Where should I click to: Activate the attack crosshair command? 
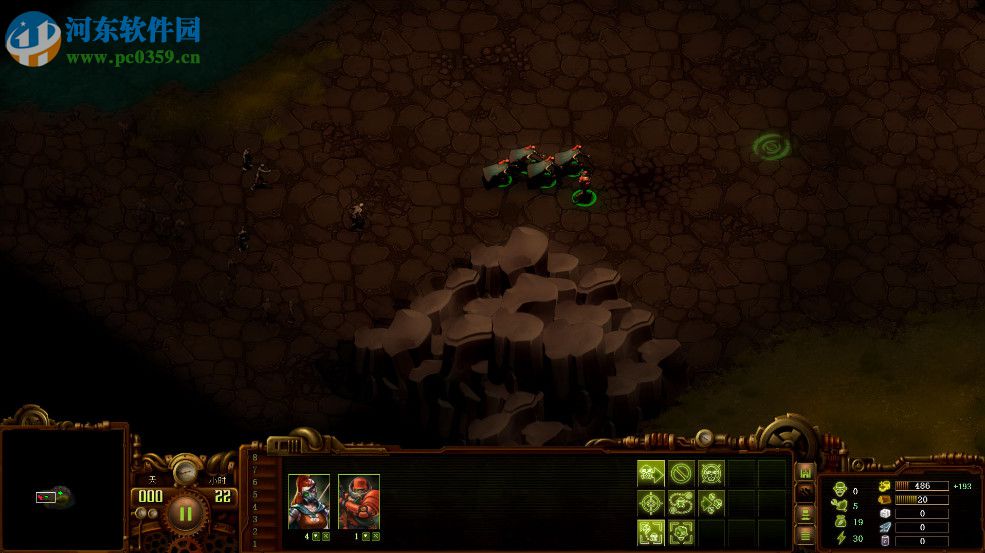650,503
